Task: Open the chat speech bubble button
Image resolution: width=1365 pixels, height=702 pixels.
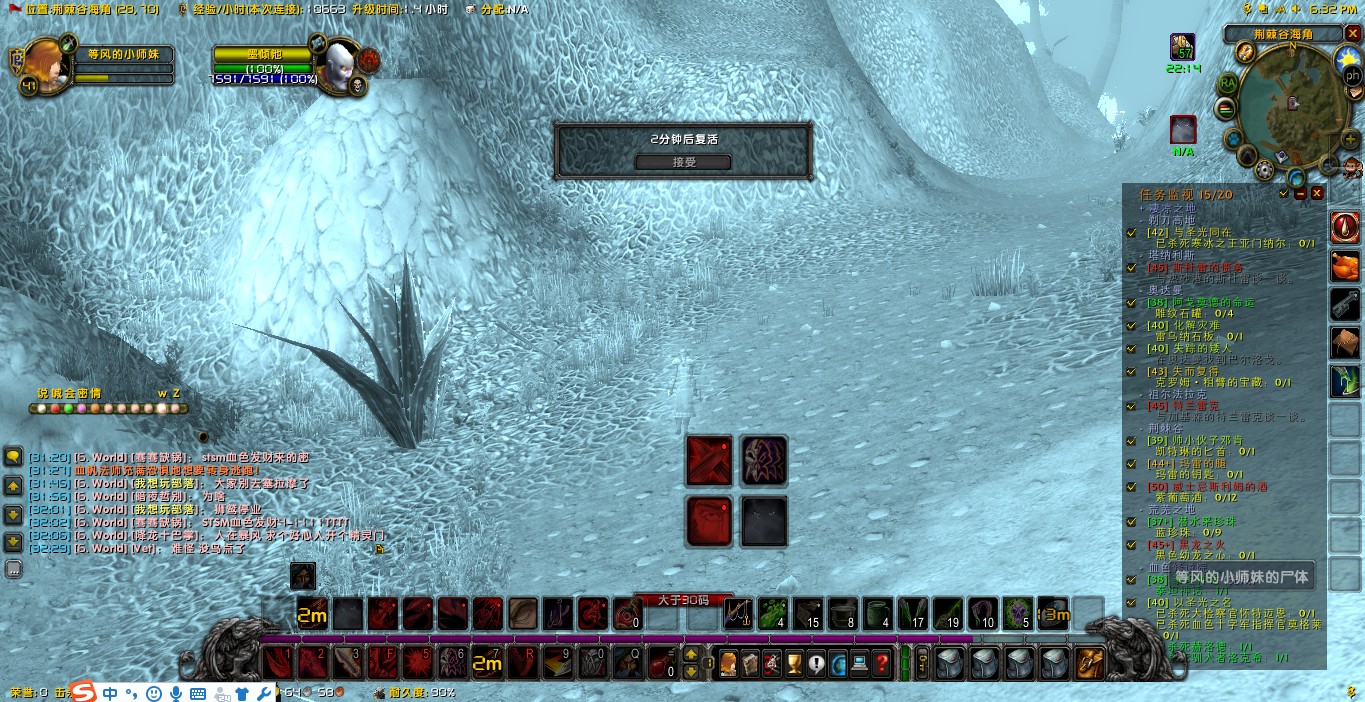Action: 14,458
